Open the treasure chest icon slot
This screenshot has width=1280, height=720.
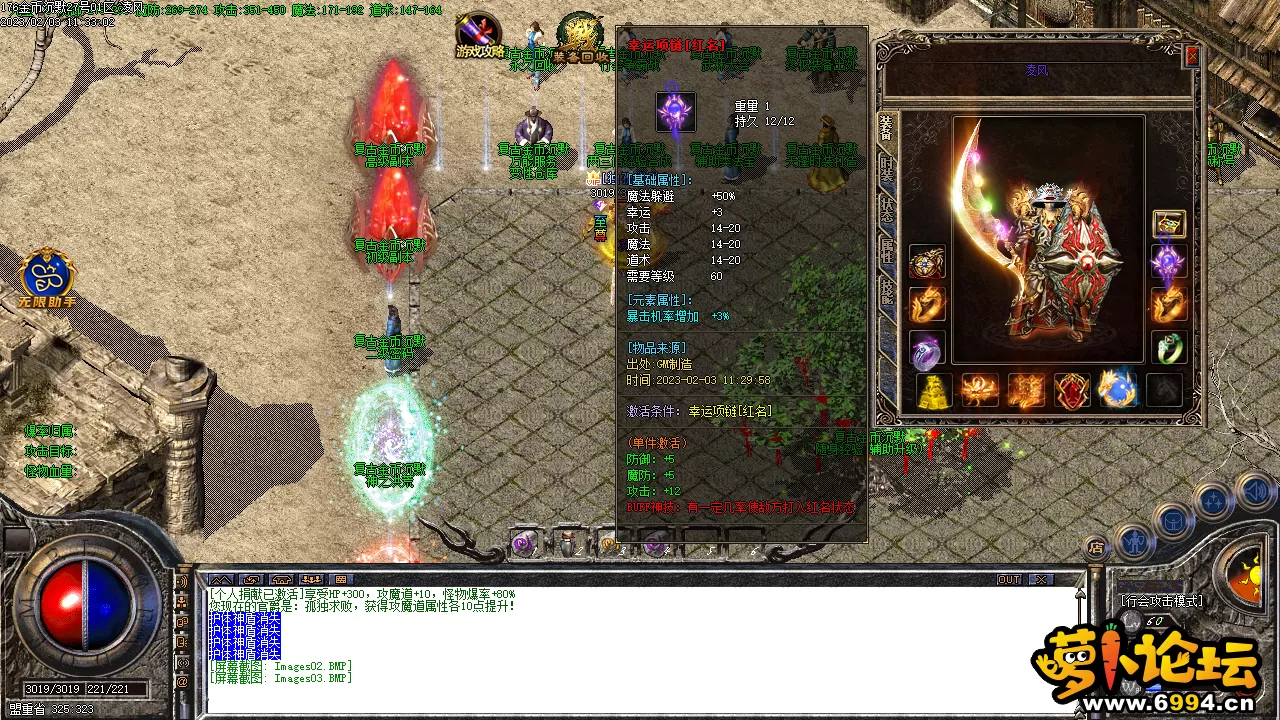click(1169, 223)
